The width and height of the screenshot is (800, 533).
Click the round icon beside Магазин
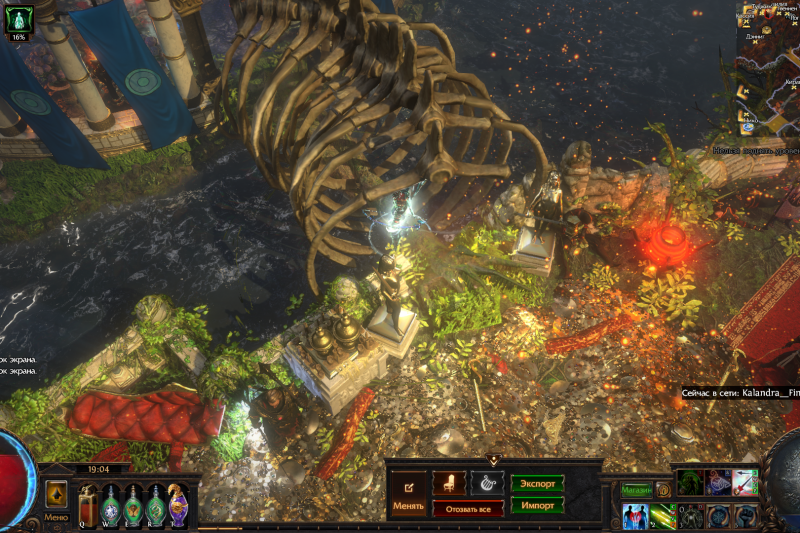pyautogui.click(x=663, y=490)
